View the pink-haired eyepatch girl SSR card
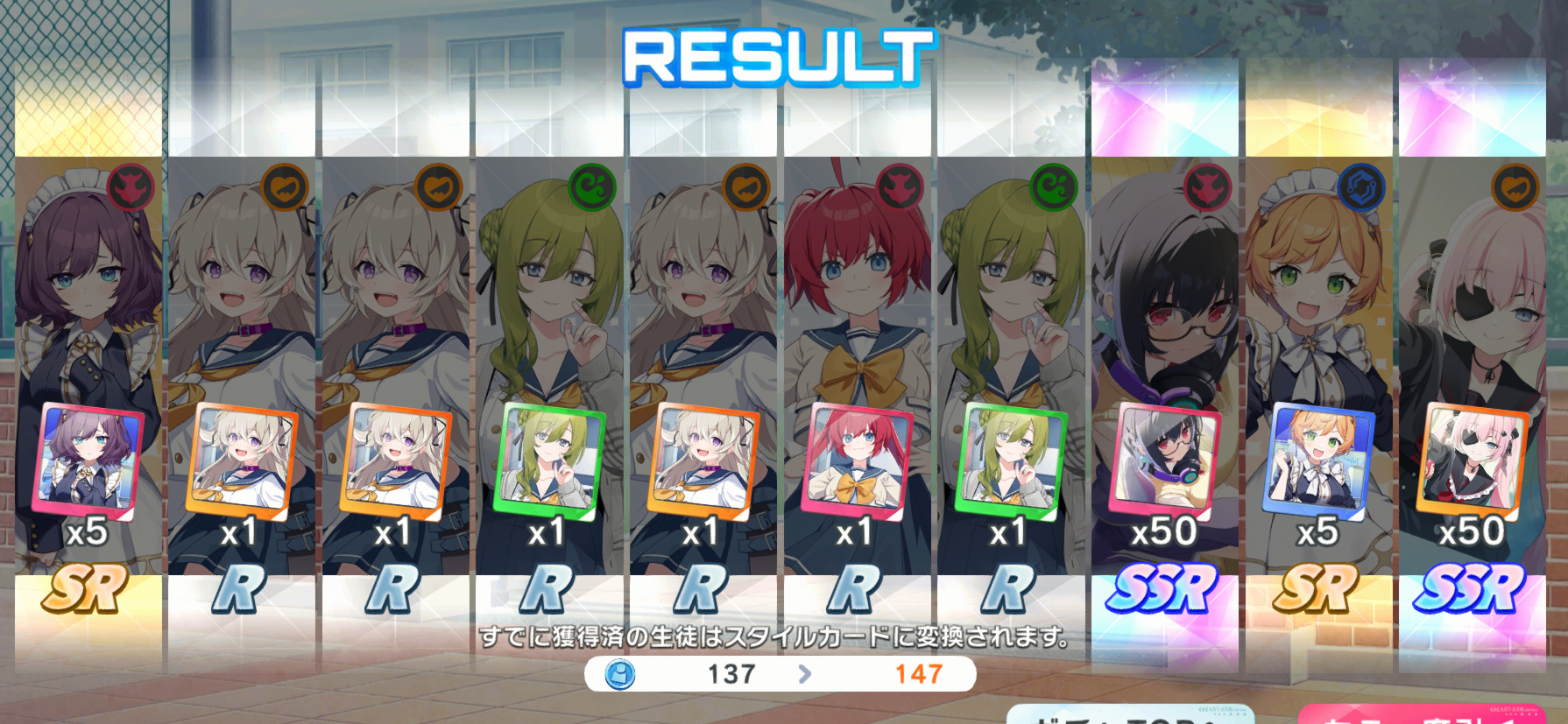This screenshot has height=724, width=1568. [x=1472, y=368]
